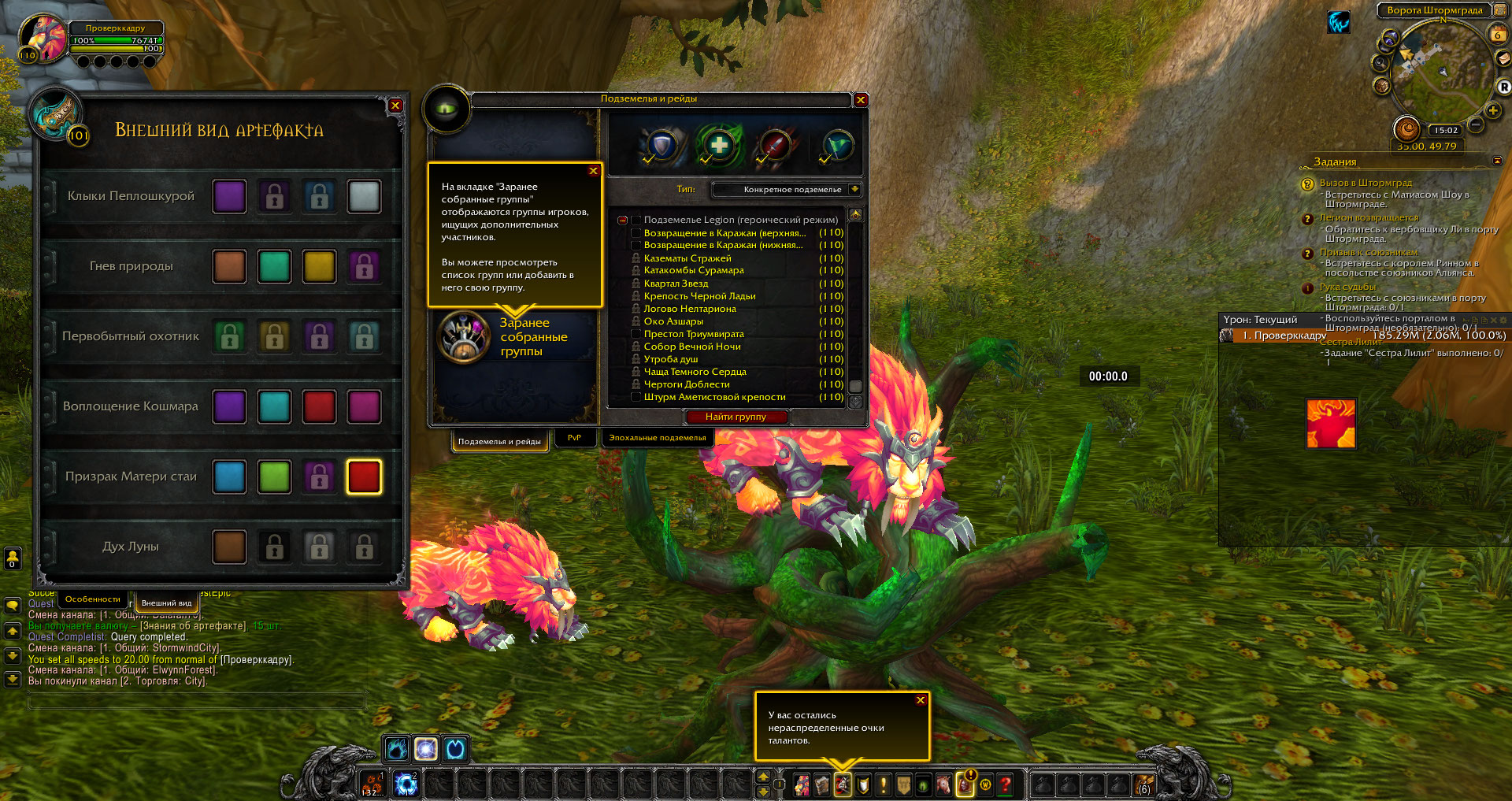Image resolution: width=1512 pixels, height=801 pixels.
Task: Dismiss the premade groups tutorial tooltip
Action: click(x=593, y=171)
